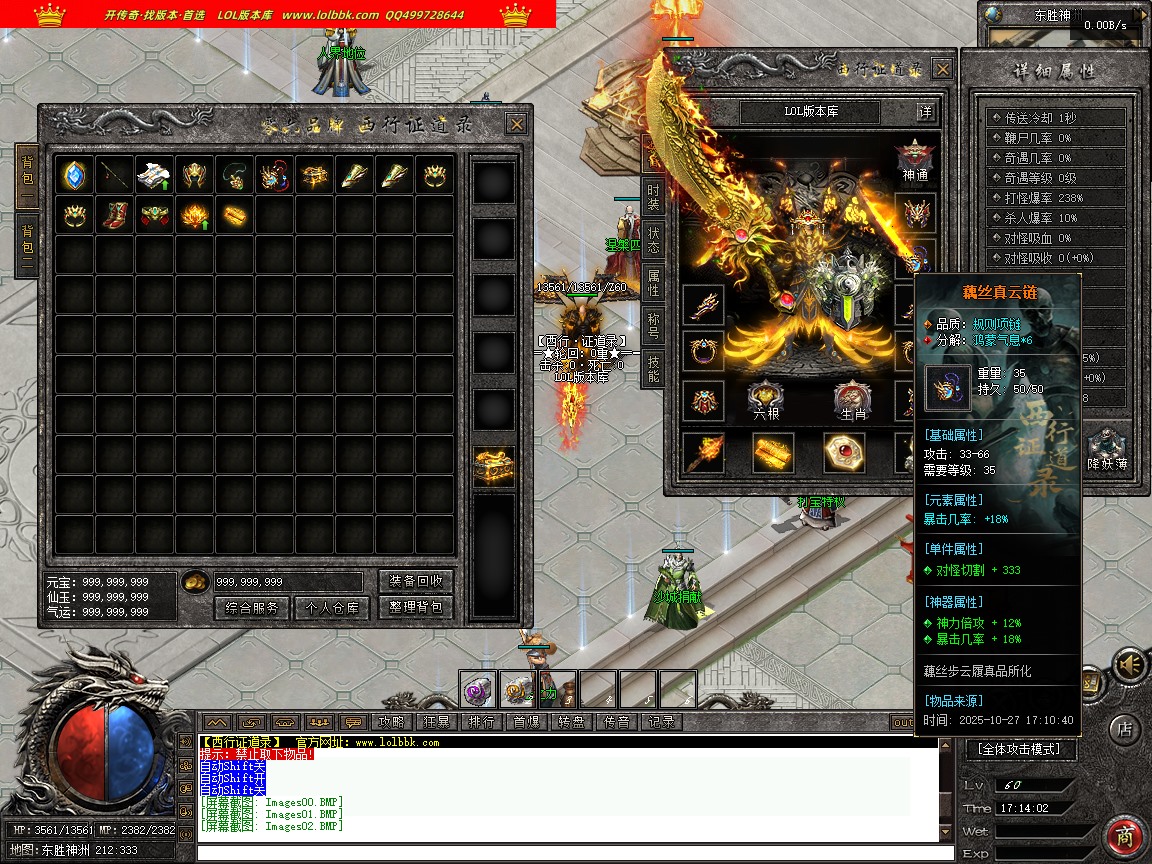1152x864 pixels.
Task: Open the golden treasure chest slot
Action: (x=494, y=467)
